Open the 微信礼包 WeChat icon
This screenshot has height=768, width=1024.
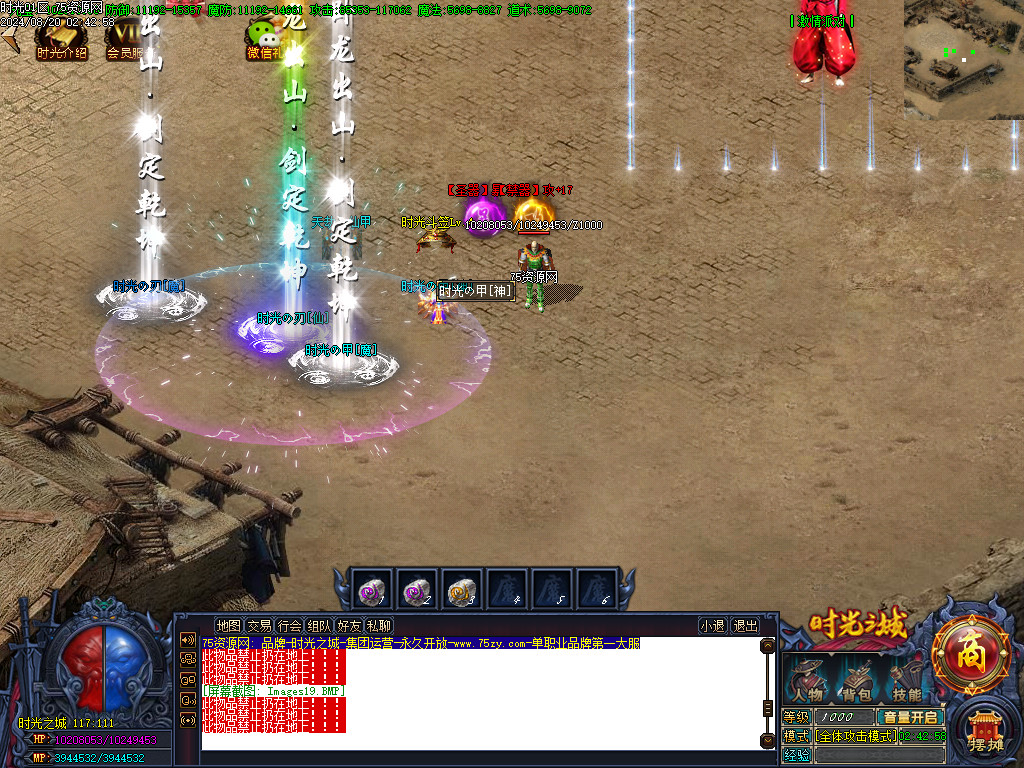click(x=264, y=40)
